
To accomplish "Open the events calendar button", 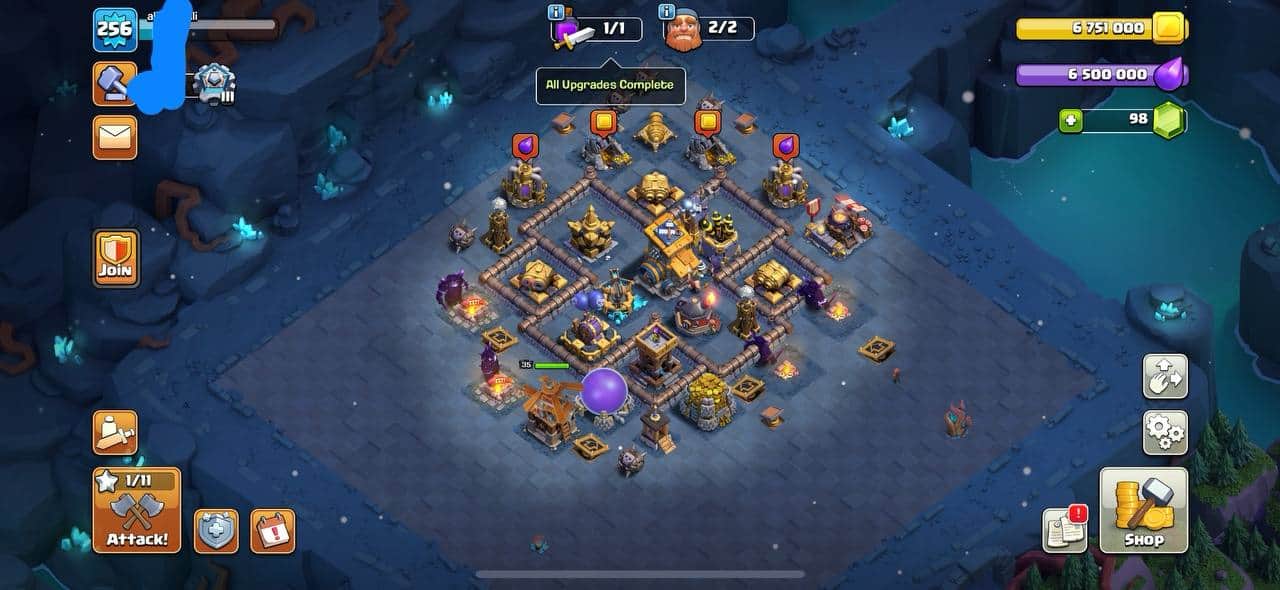I will pyautogui.click(x=272, y=531).
